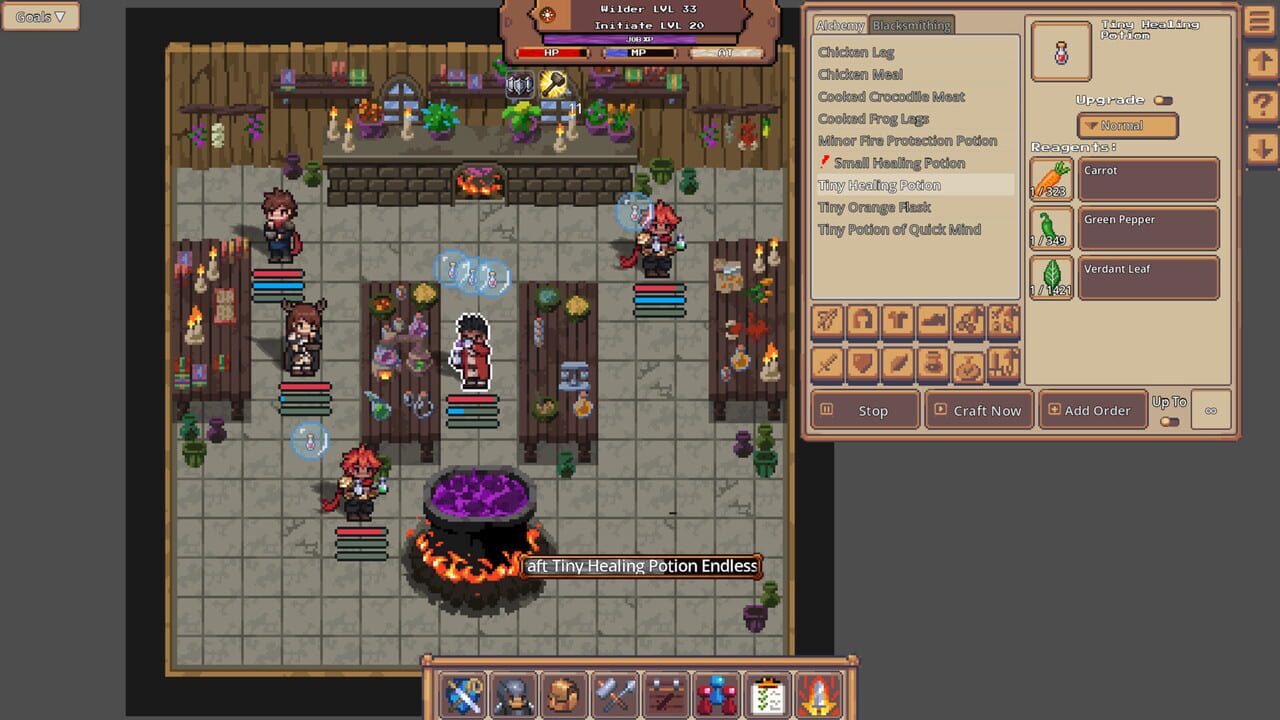Toggle the Up To switch near the order count
This screenshot has width=1280, height=720.
1169,422
